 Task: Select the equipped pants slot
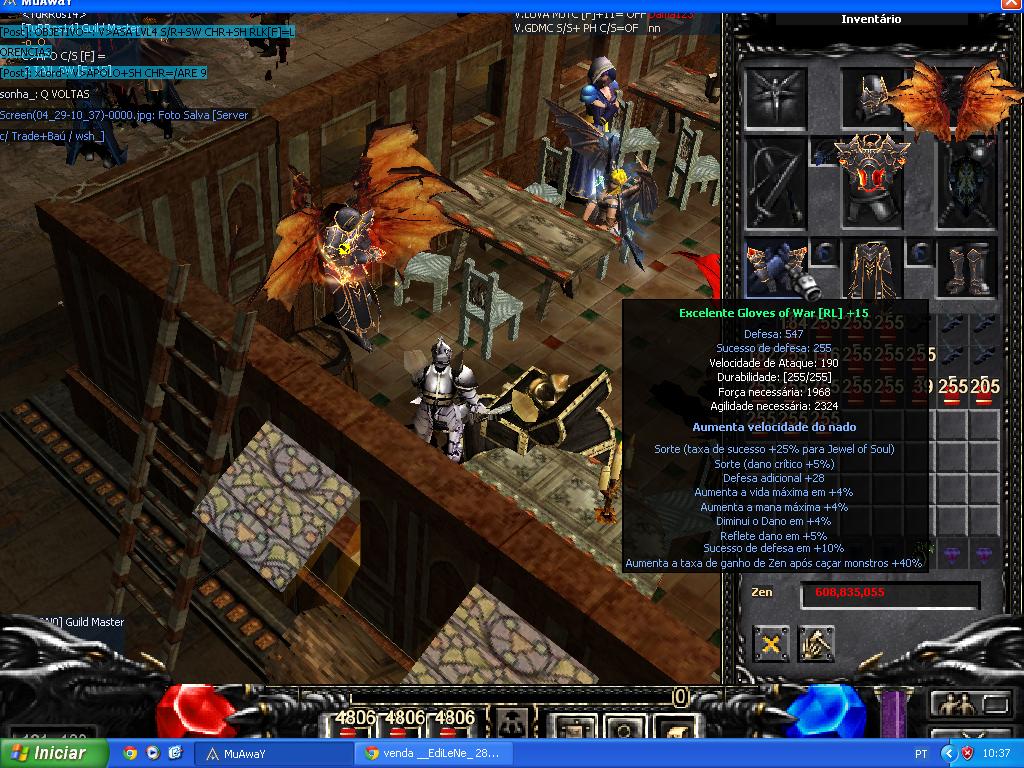[871, 268]
